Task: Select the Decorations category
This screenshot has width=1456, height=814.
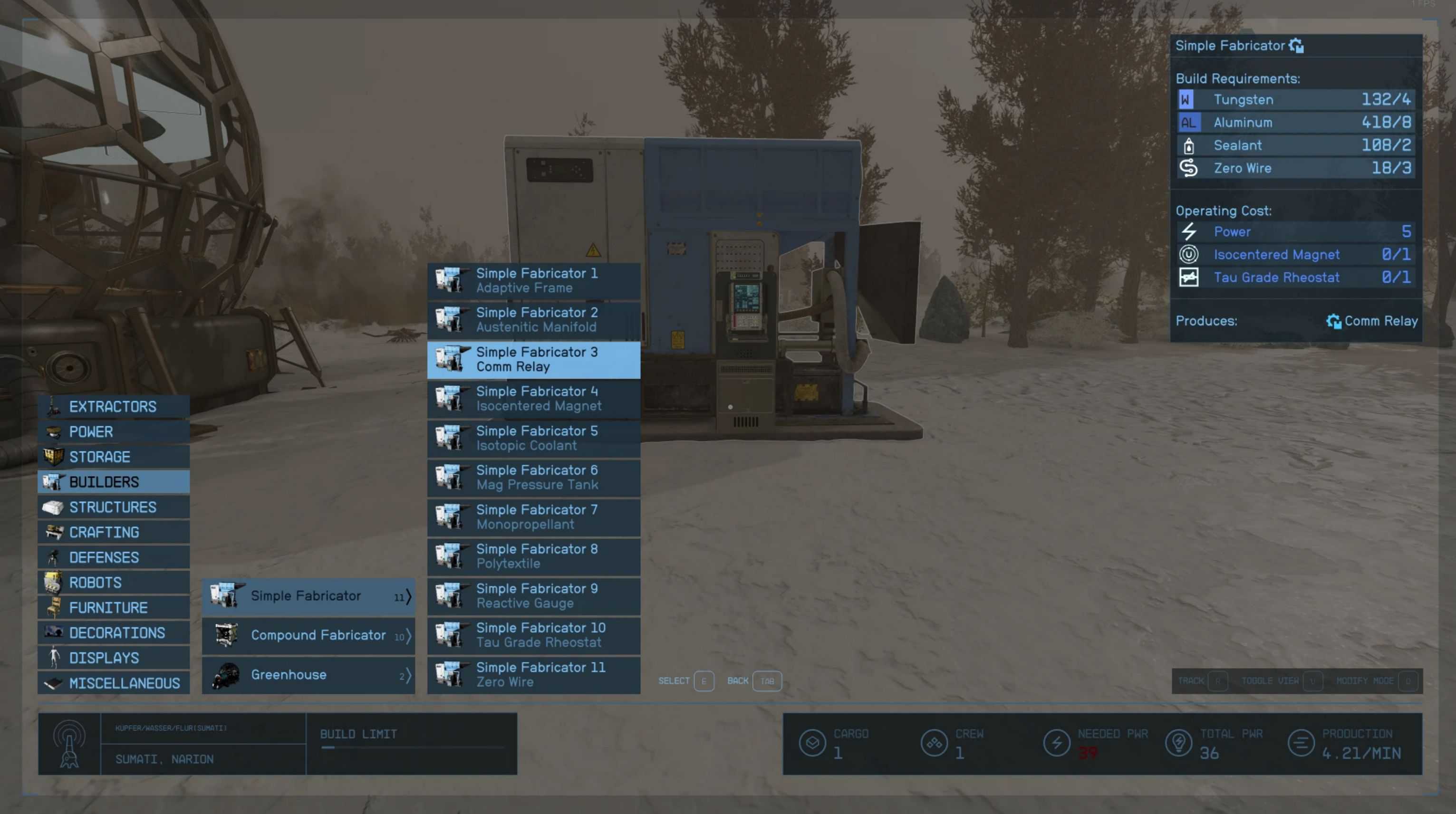Action: (113, 632)
